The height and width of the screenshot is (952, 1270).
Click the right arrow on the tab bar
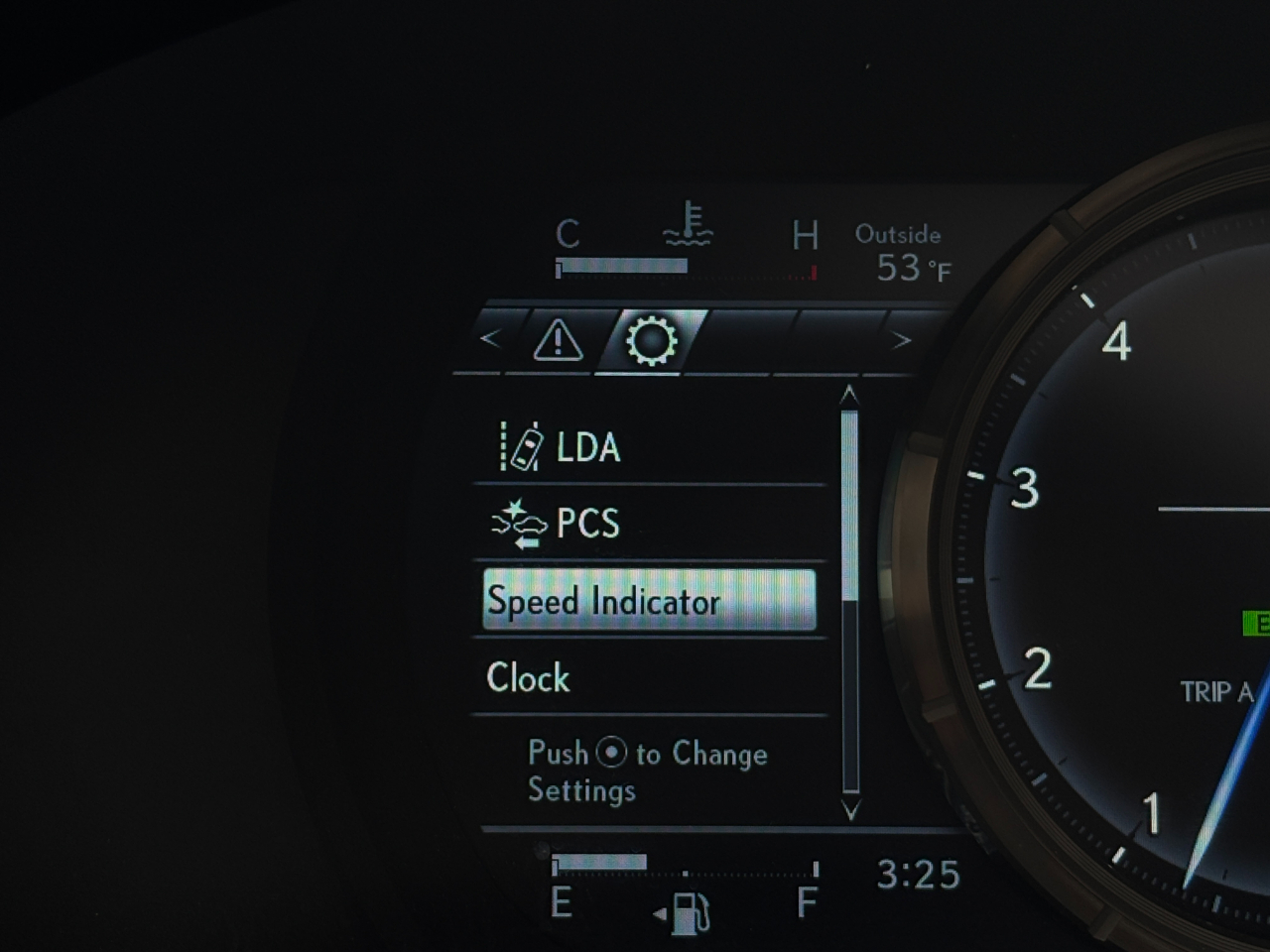(901, 341)
